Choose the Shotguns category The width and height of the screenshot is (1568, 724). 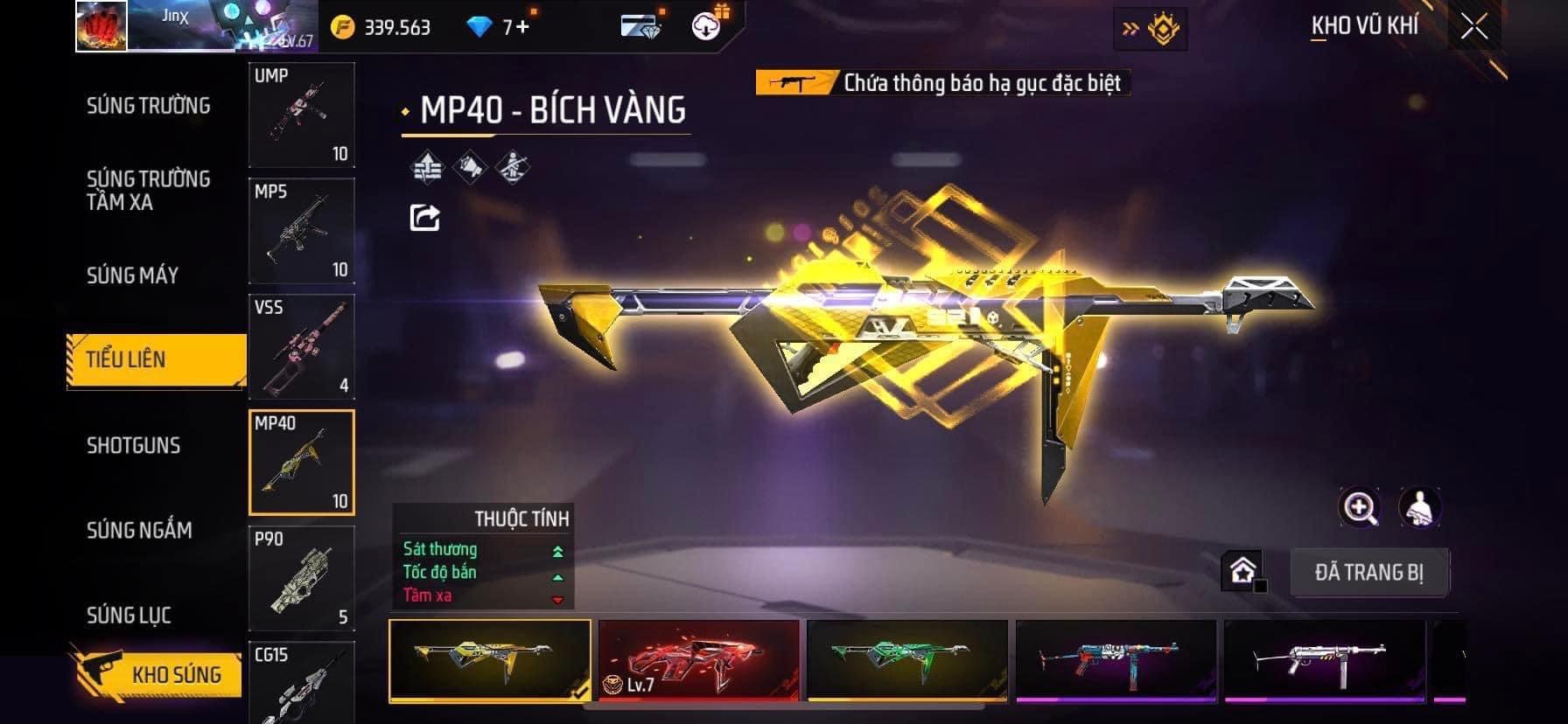tap(133, 445)
